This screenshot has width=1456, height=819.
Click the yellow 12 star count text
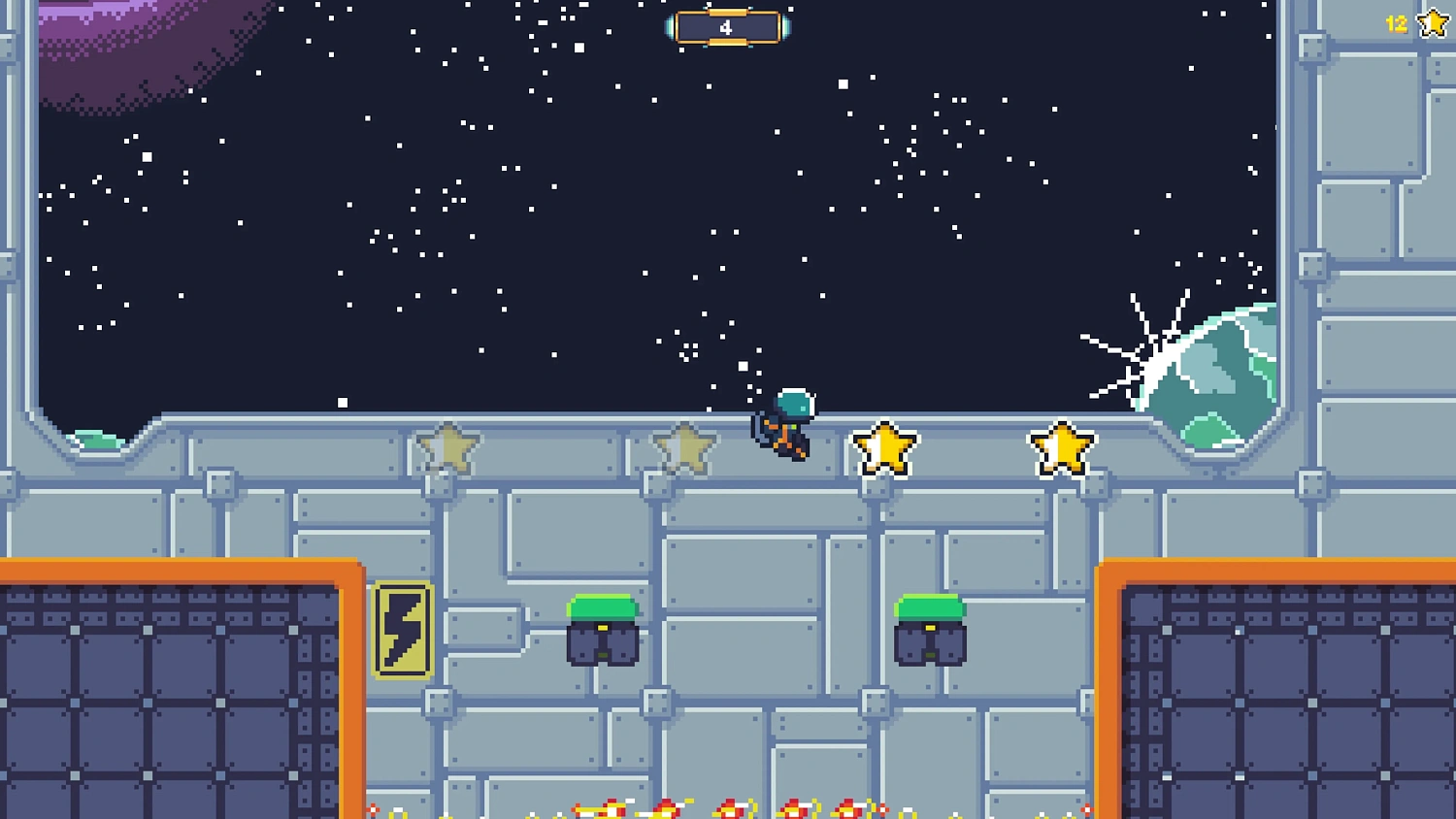(1395, 23)
